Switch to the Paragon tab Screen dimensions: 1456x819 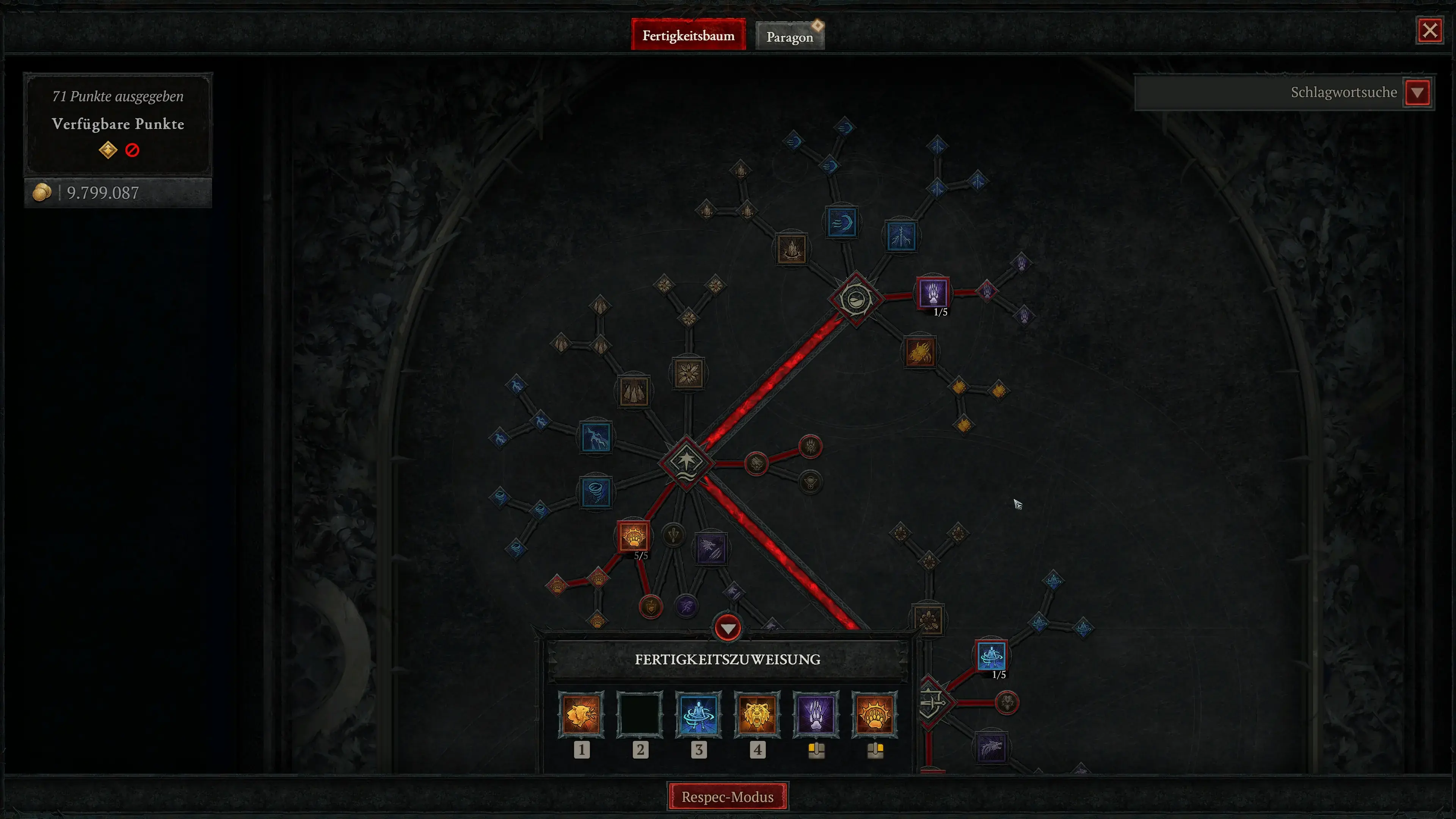(x=789, y=35)
